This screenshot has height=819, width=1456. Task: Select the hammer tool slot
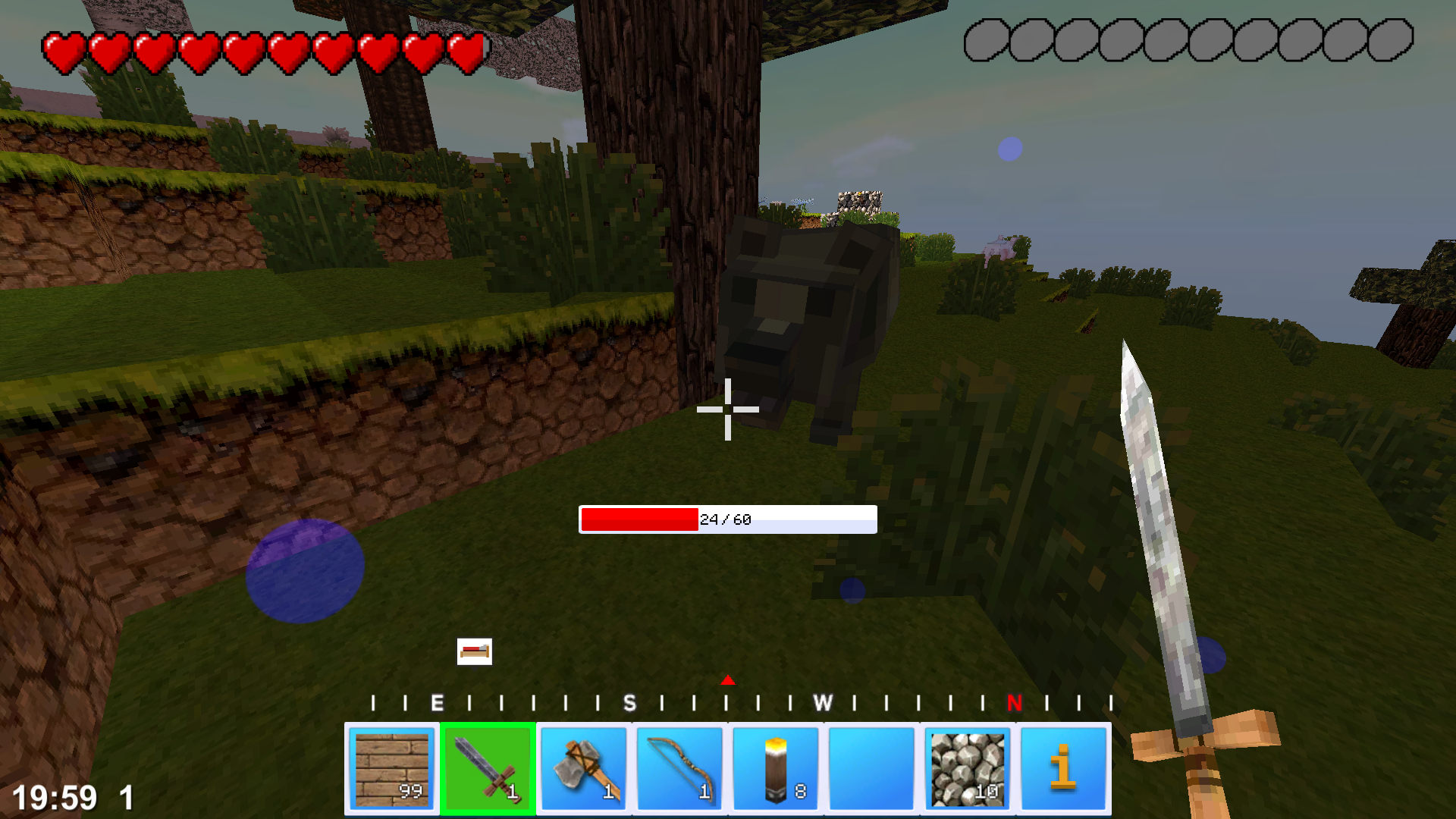coord(583,767)
